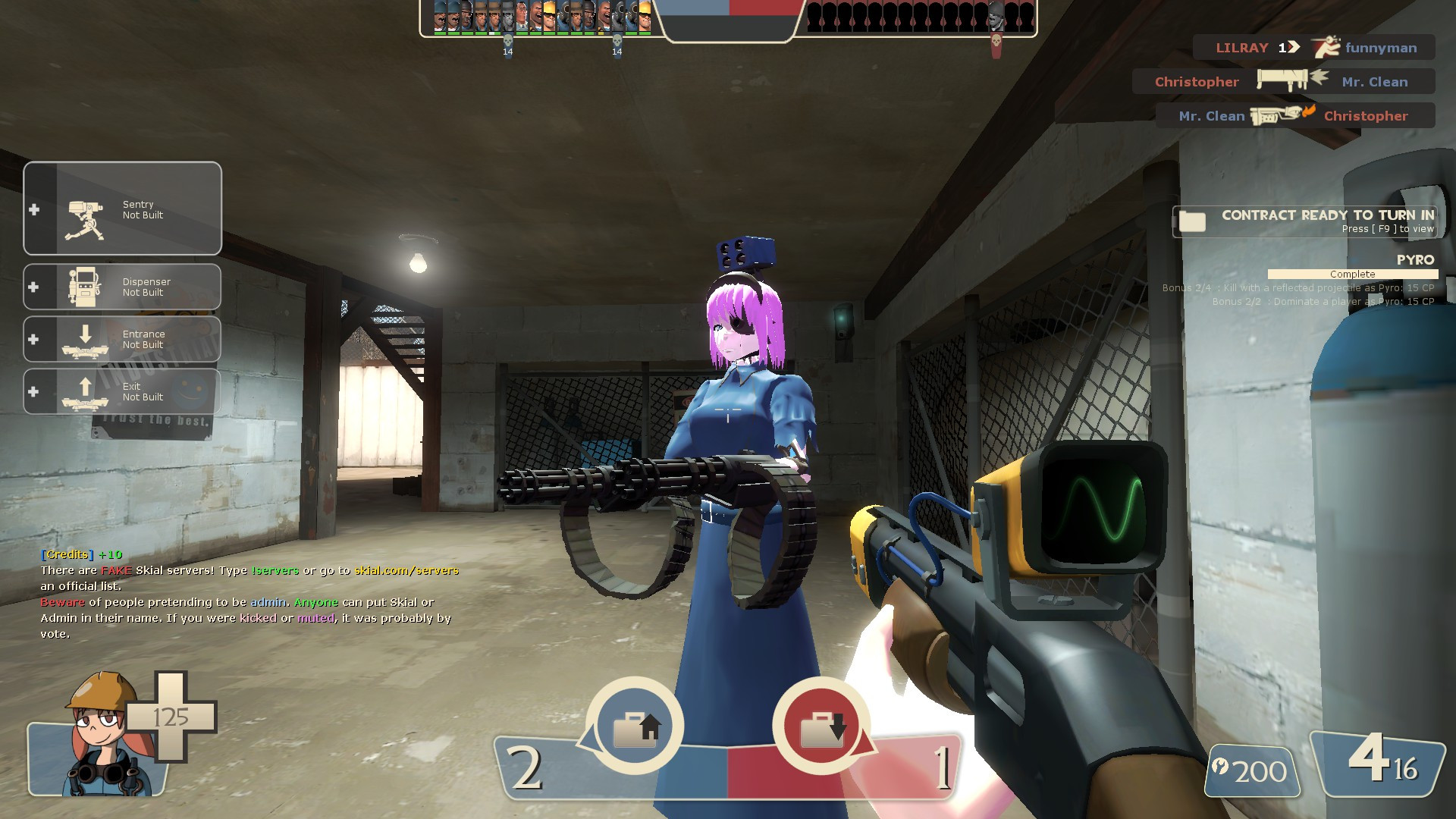Screen dimensions: 1456x819
Task: Select the Dispenser build icon
Action: [86, 286]
